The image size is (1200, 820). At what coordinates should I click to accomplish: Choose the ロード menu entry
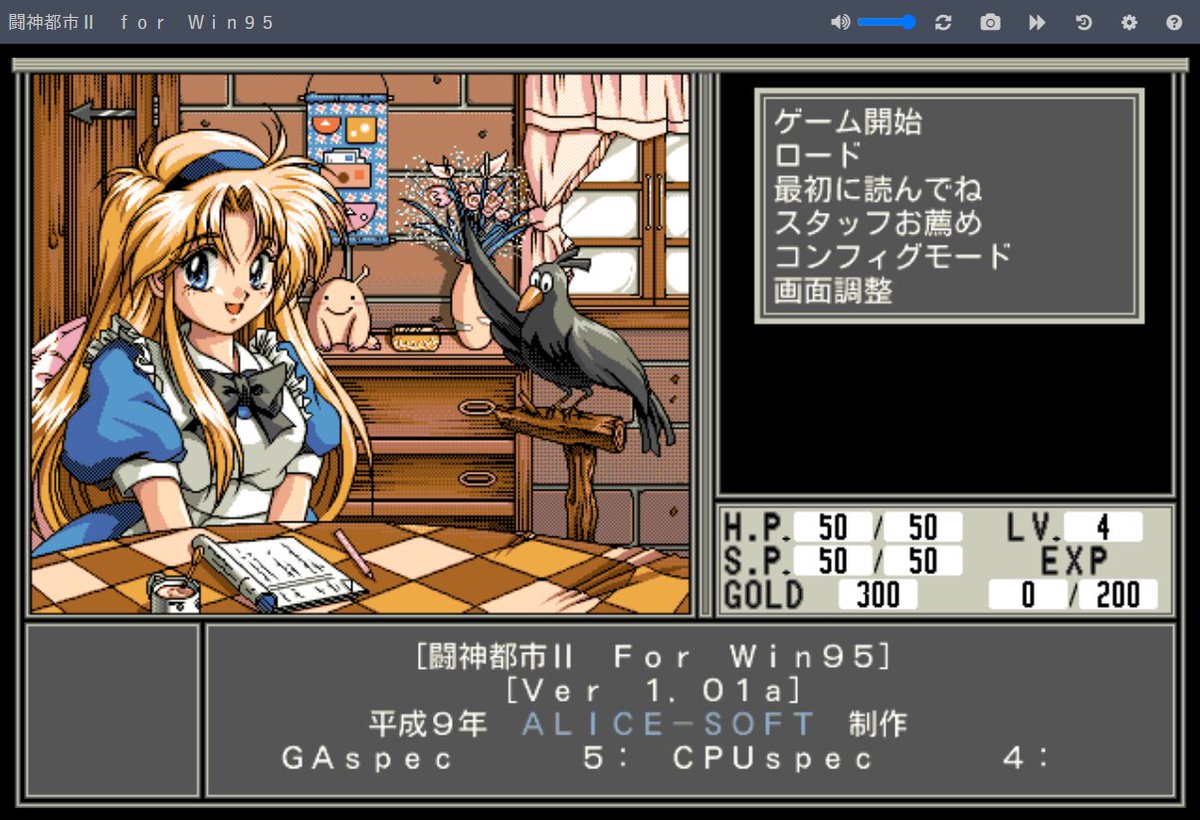coord(817,156)
